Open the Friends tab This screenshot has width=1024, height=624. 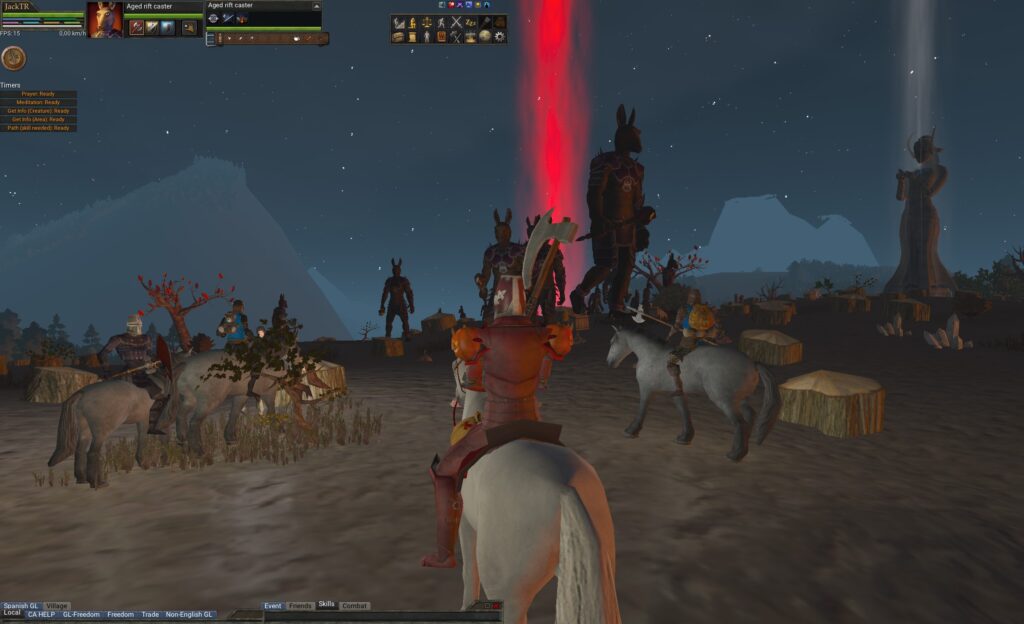pos(300,606)
